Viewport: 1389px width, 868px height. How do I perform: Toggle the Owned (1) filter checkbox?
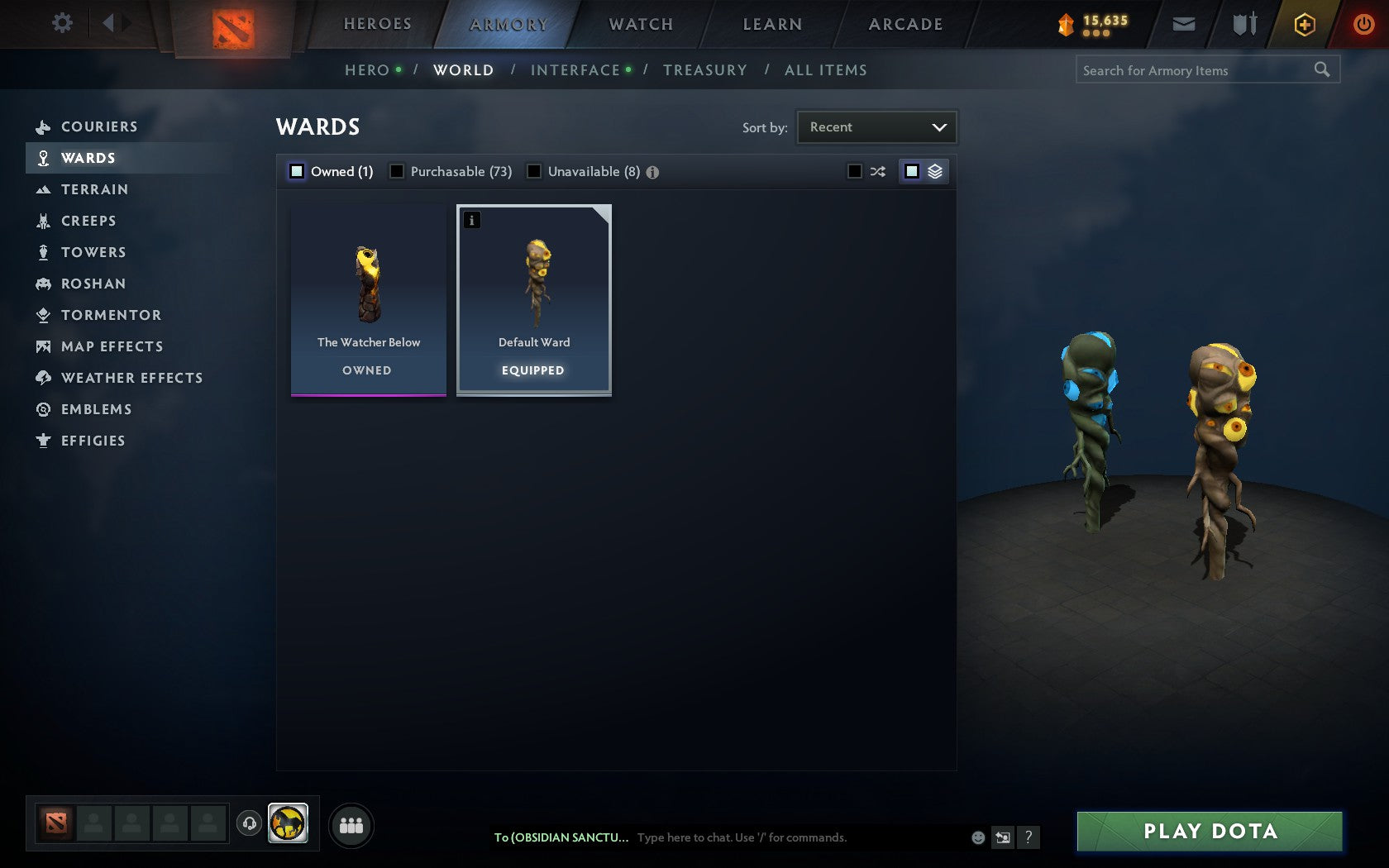coord(296,171)
